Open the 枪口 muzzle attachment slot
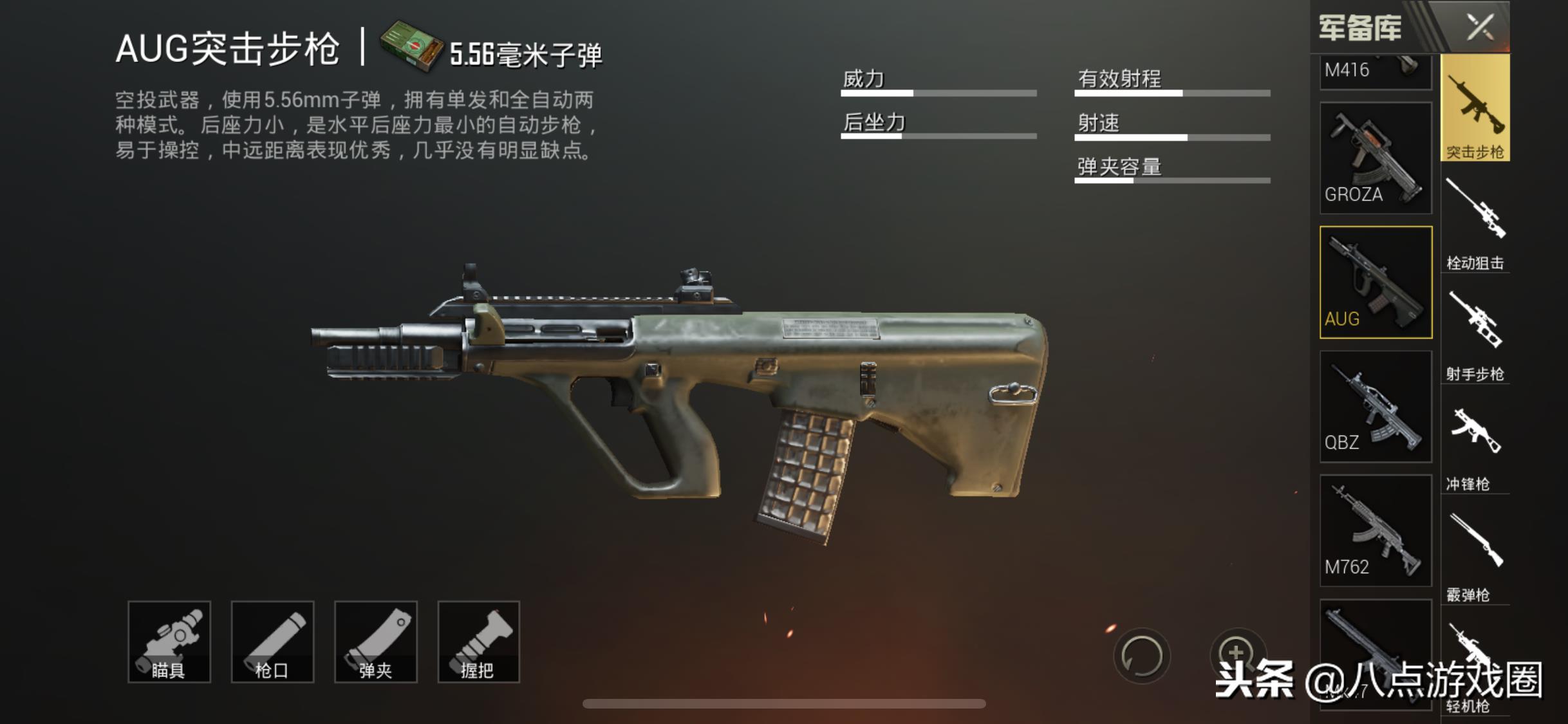The width and height of the screenshot is (1568, 724). pos(272,642)
